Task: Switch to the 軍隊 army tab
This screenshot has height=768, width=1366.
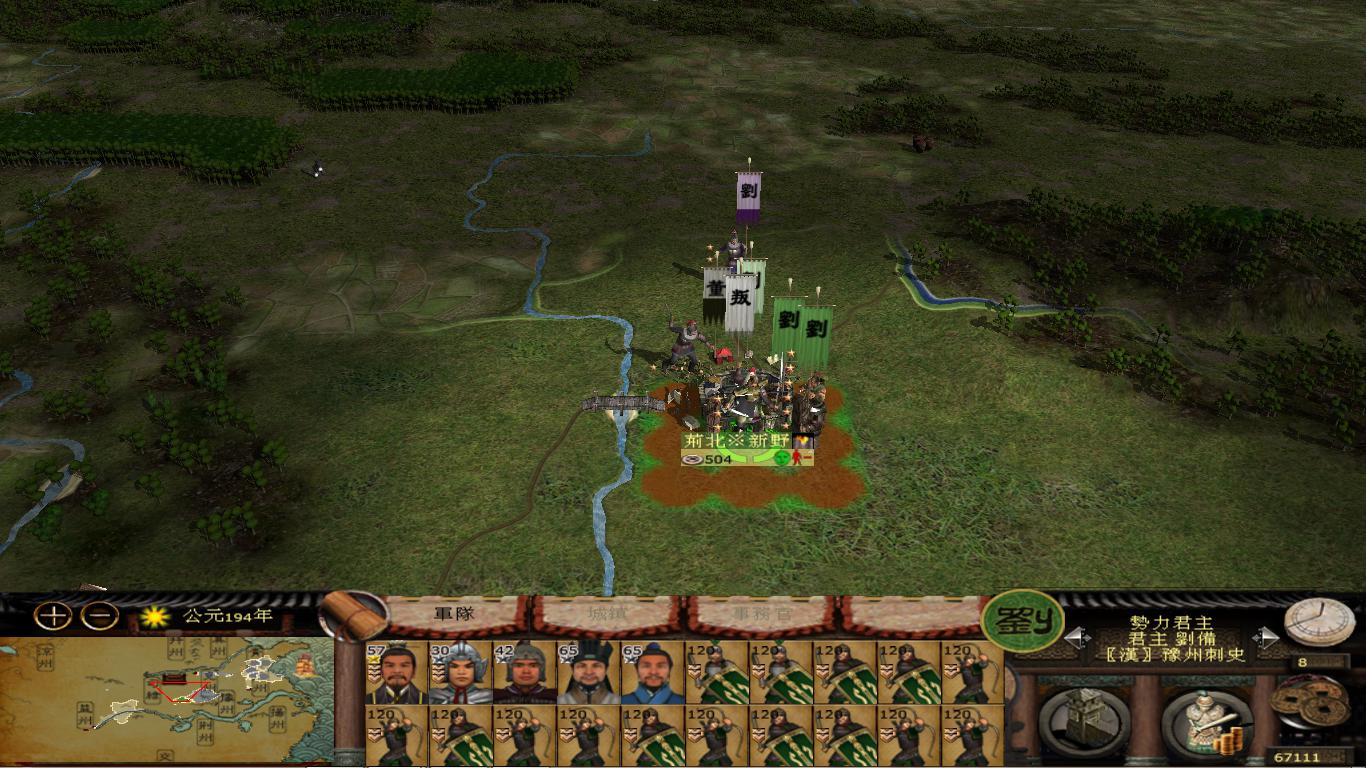Action: pos(454,614)
